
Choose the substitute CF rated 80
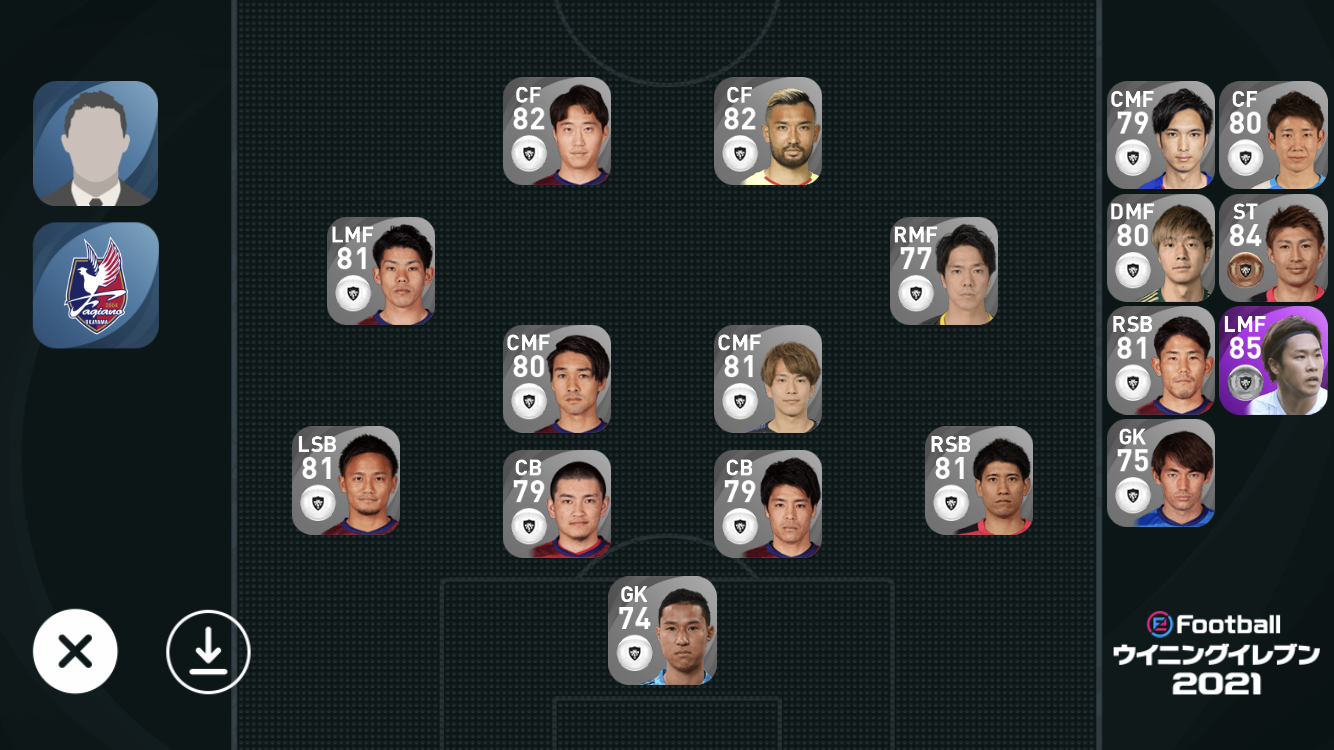click(1273, 135)
